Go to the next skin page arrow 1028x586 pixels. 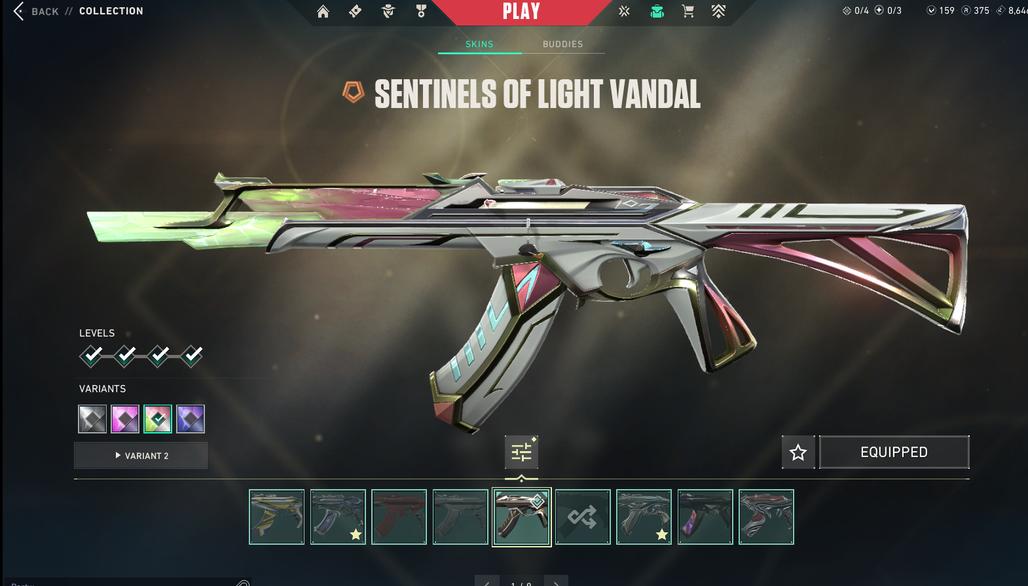click(556, 582)
